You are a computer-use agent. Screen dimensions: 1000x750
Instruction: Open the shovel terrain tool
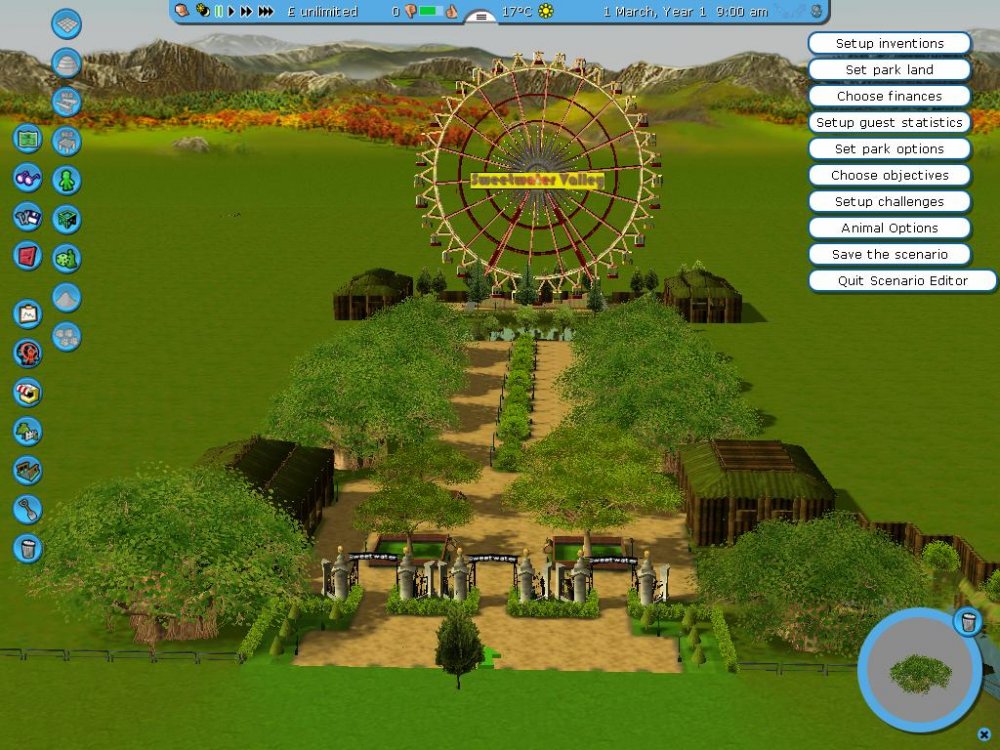[x=28, y=509]
